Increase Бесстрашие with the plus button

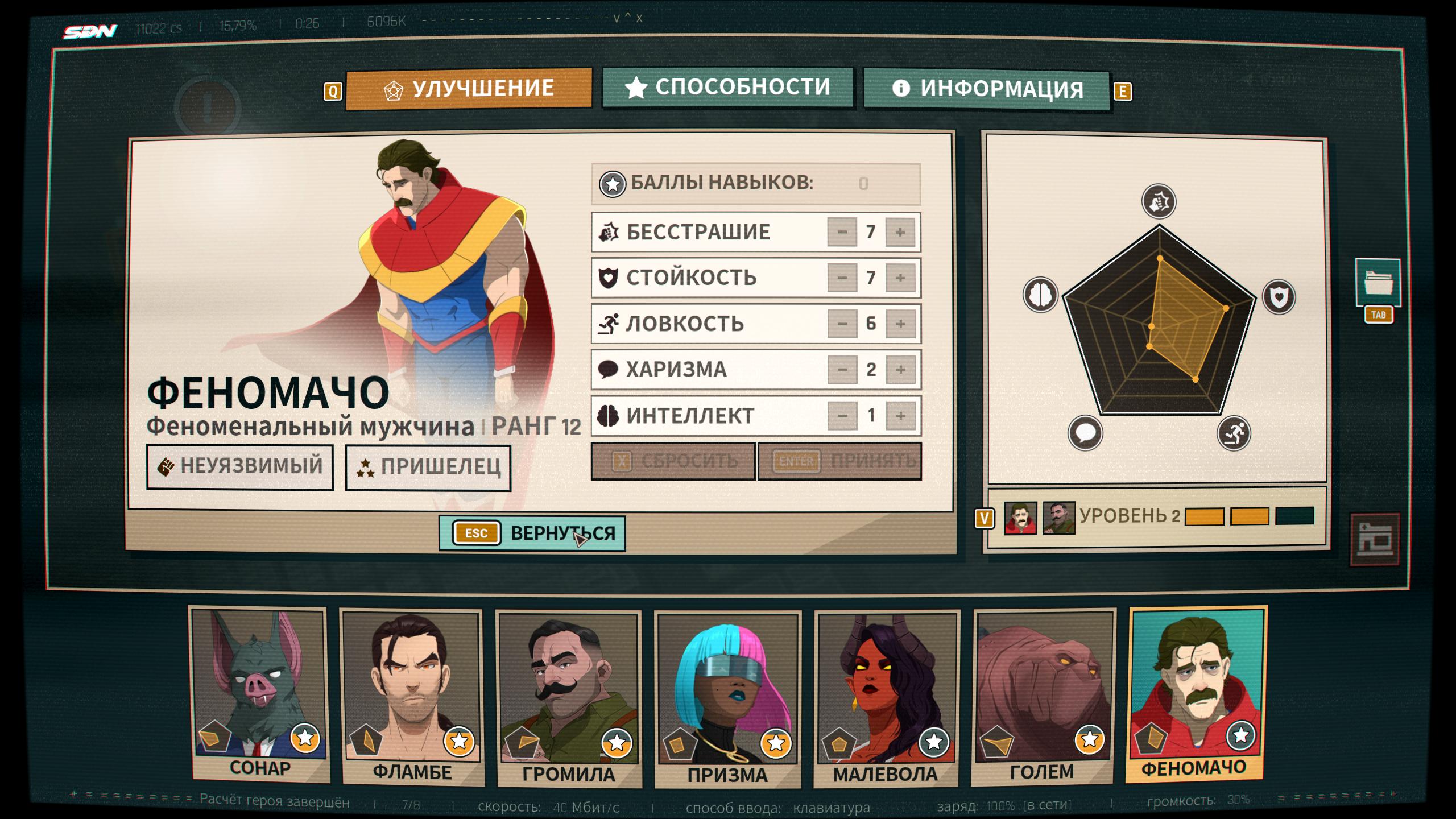click(900, 232)
